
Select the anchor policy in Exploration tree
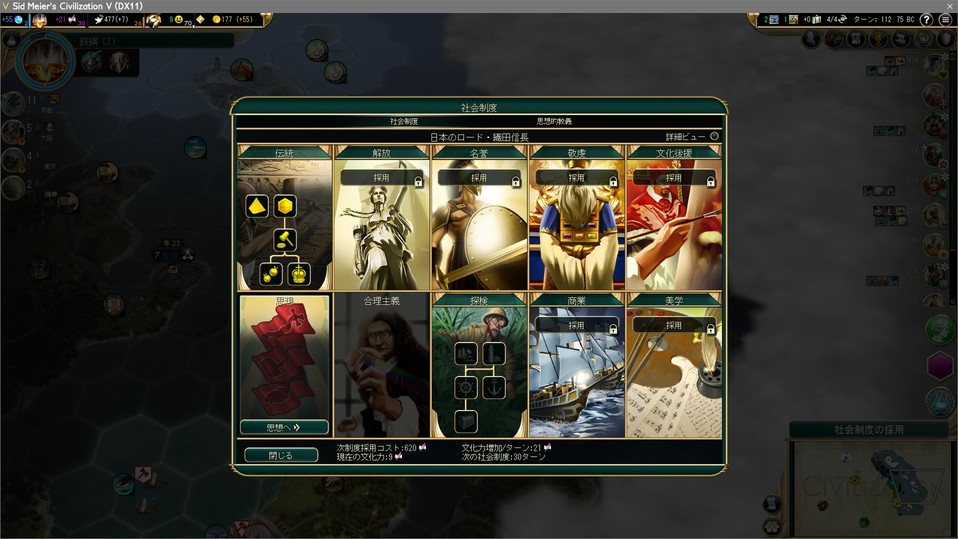(494, 387)
